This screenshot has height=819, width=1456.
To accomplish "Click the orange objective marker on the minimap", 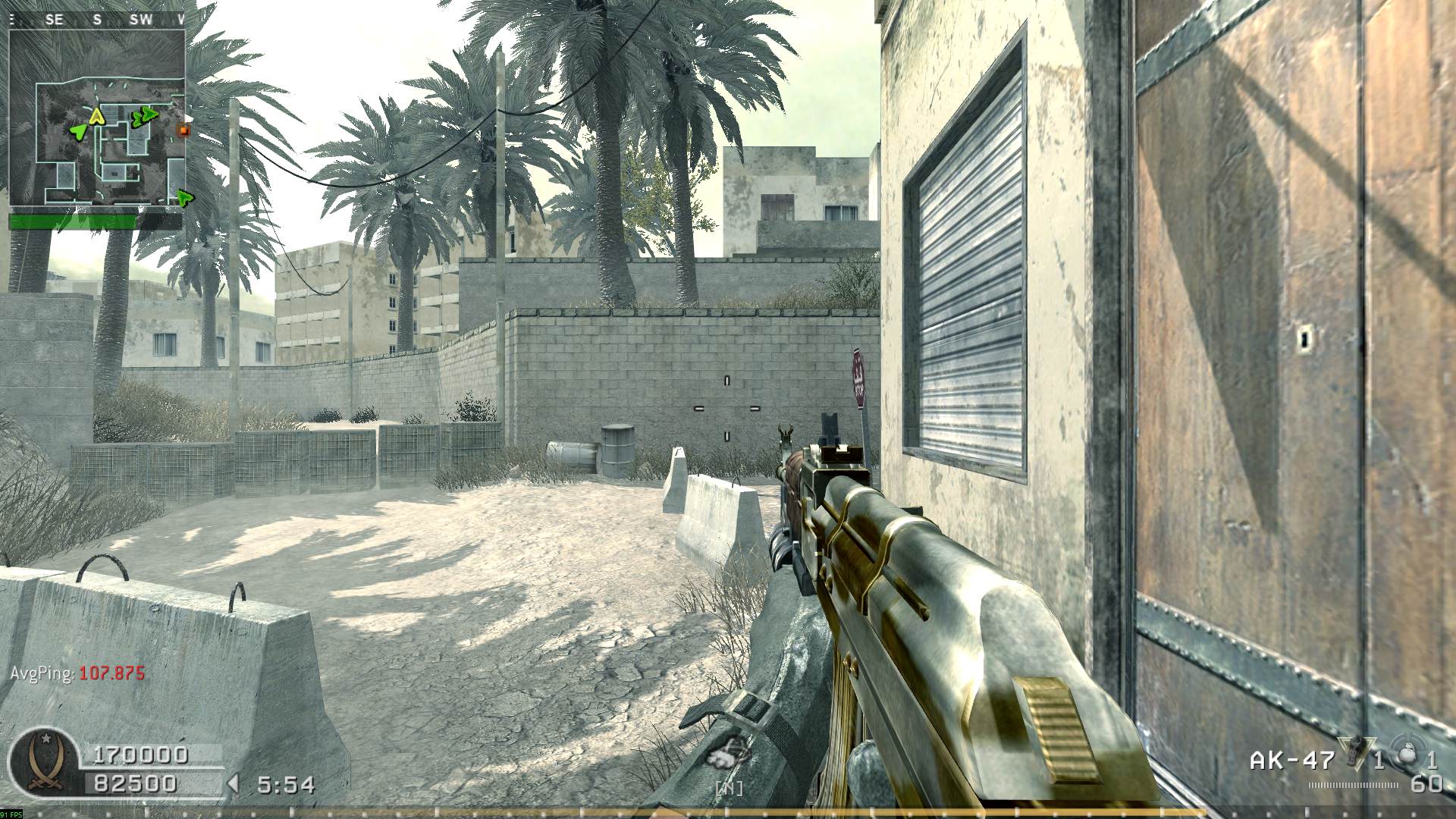I will point(182,130).
